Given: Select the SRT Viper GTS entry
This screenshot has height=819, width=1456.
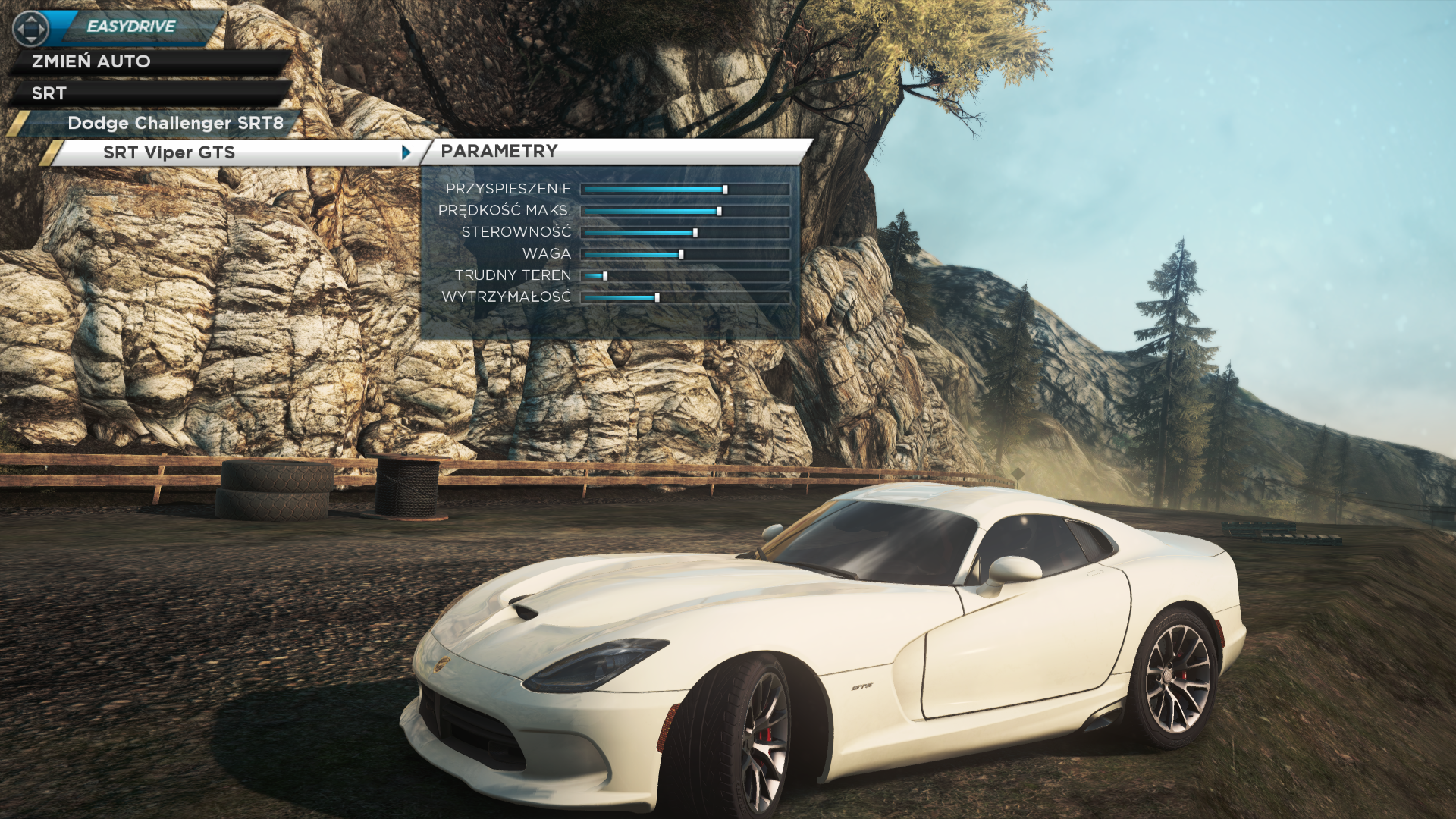Looking at the screenshot, I should [169, 152].
